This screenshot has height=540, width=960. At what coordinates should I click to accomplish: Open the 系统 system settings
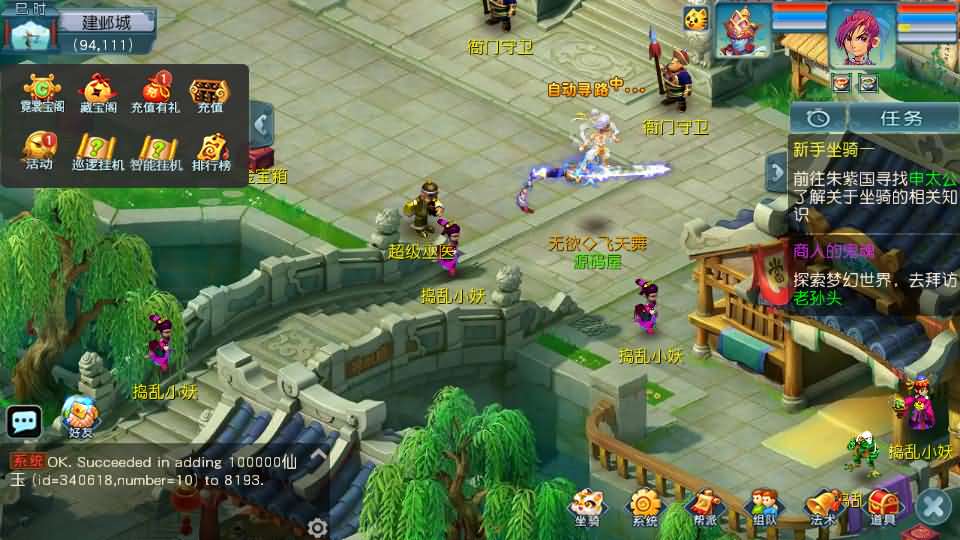tap(645, 507)
